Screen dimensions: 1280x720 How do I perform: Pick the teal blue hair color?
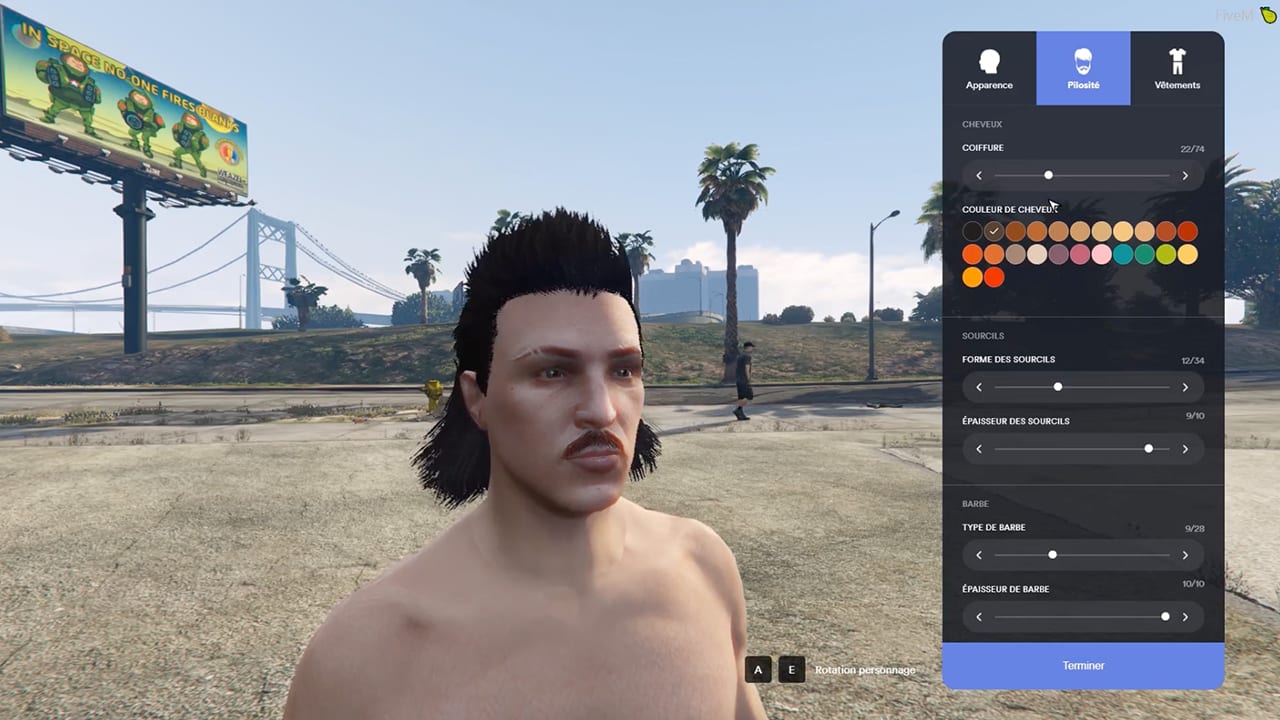pos(1123,255)
